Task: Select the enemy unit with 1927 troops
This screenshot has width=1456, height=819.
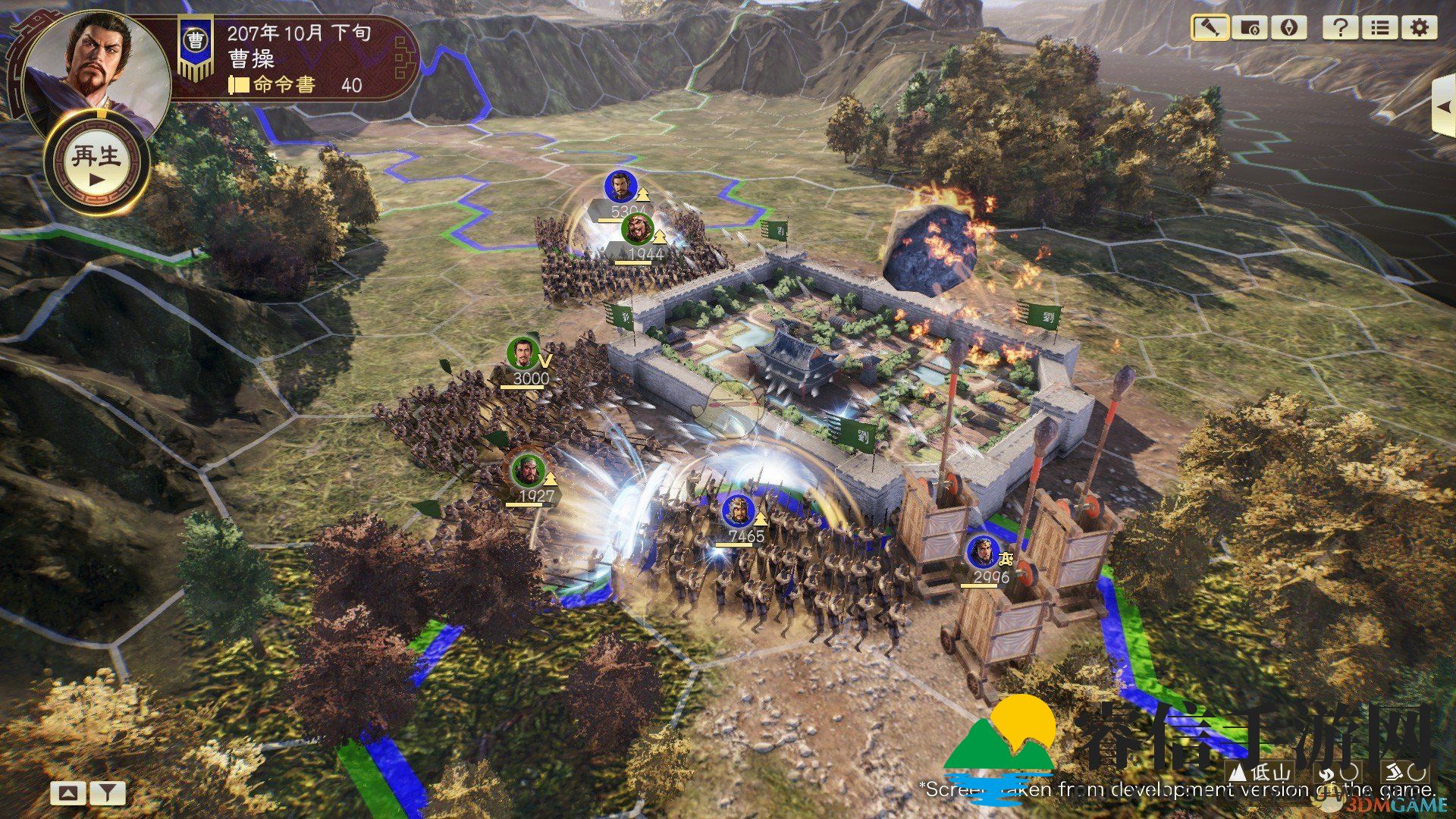Action: click(526, 471)
